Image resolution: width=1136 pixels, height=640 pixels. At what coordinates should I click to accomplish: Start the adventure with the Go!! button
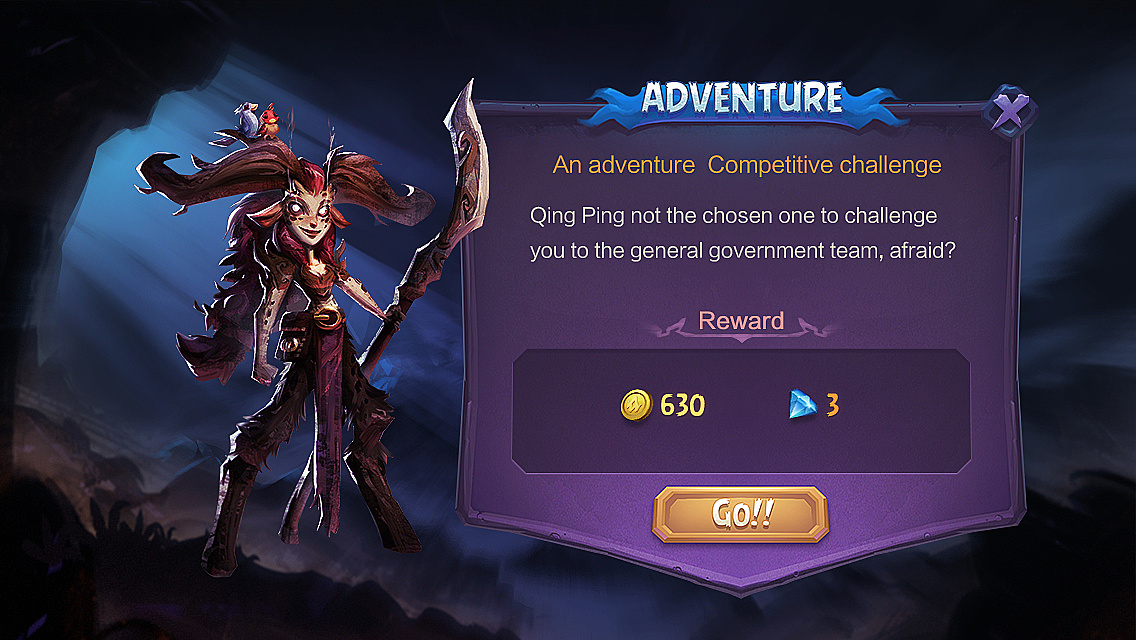[x=740, y=514]
